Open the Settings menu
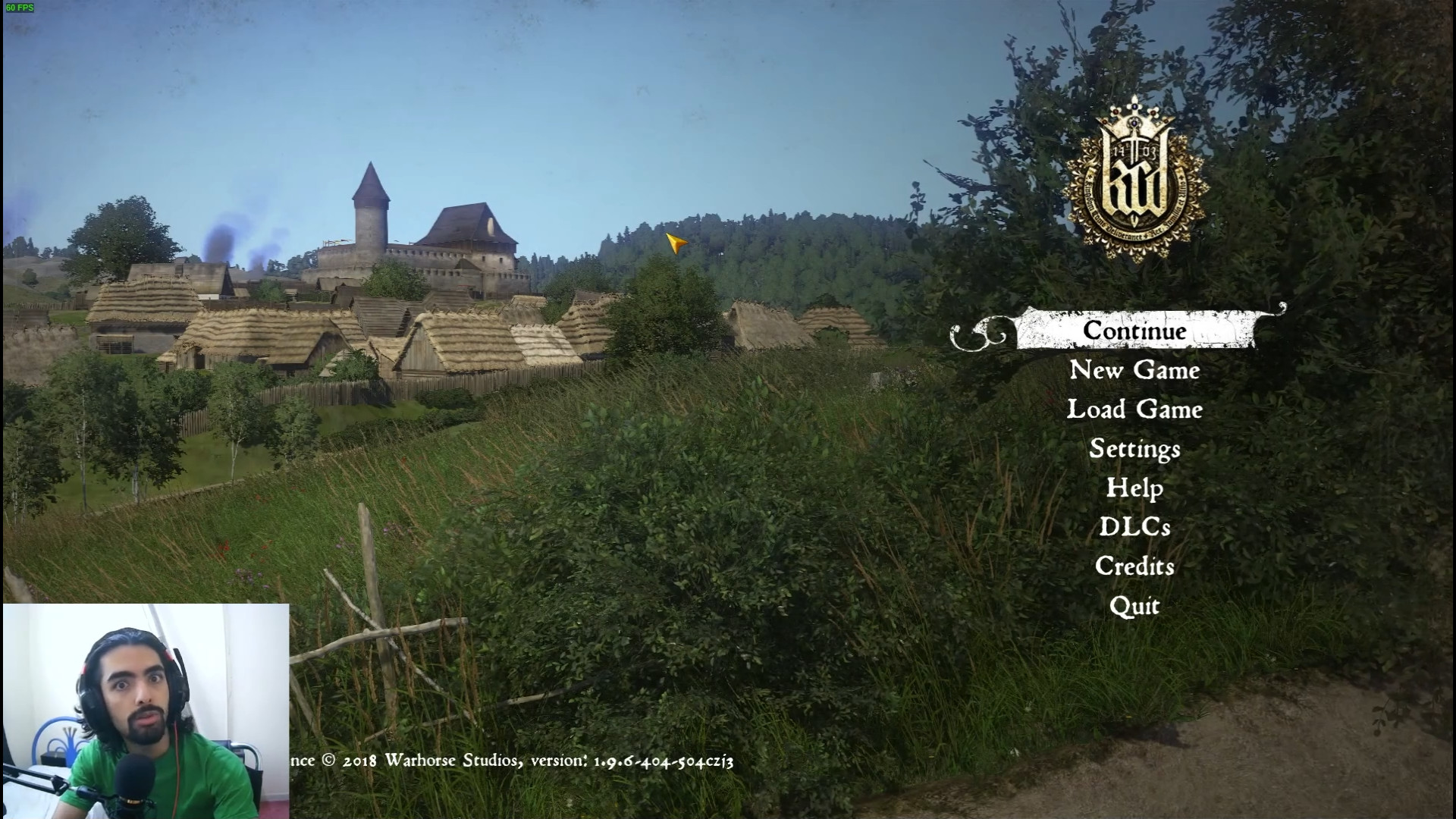 (1134, 449)
